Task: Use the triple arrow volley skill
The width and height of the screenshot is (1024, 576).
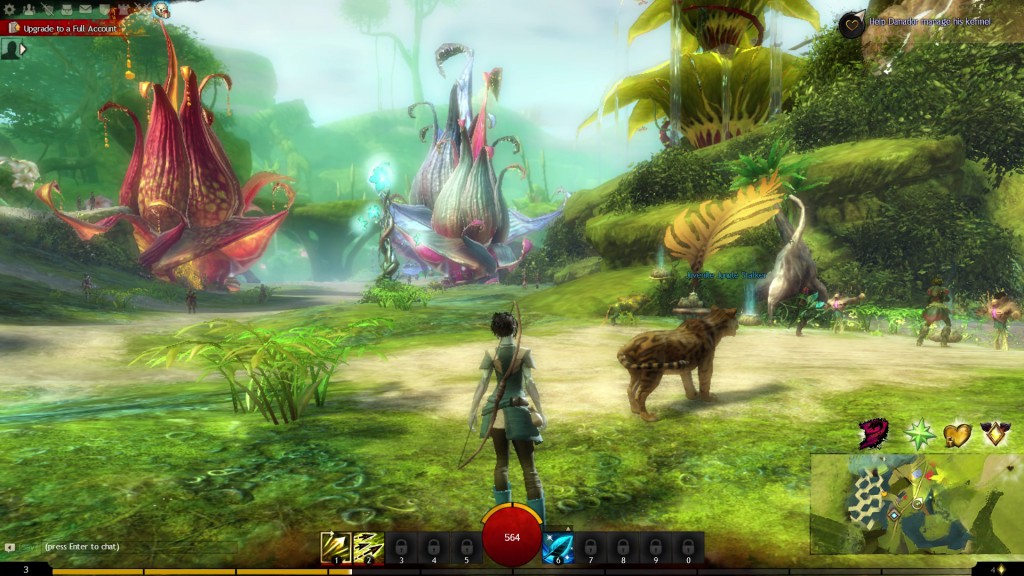Action: [368, 546]
